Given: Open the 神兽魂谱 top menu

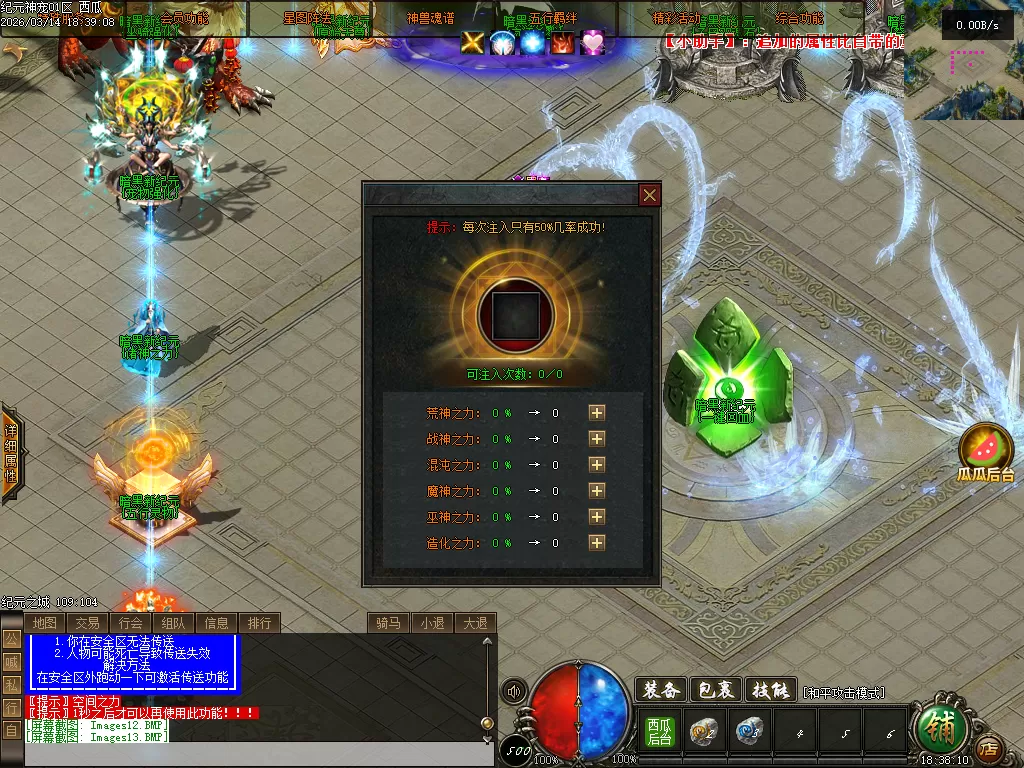Looking at the screenshot, I should [x=431, y=17].
